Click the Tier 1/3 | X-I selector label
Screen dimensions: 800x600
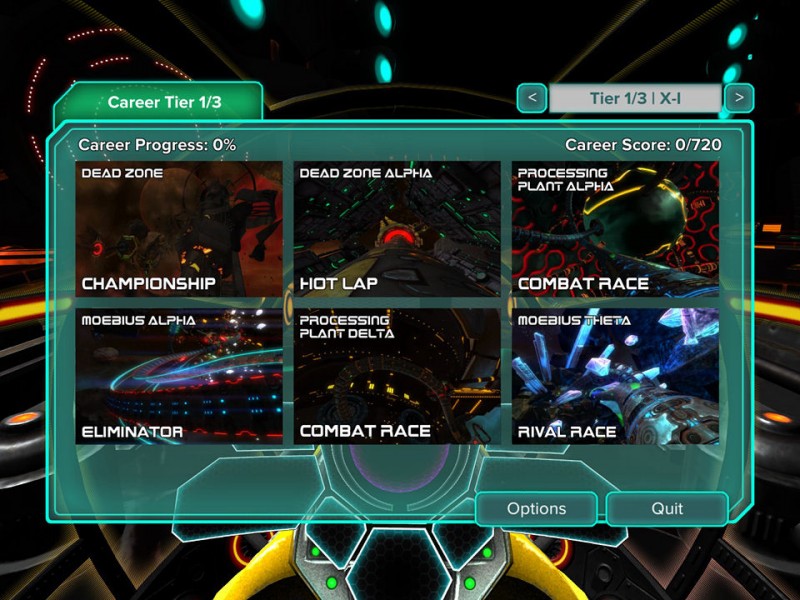[635, 98]
